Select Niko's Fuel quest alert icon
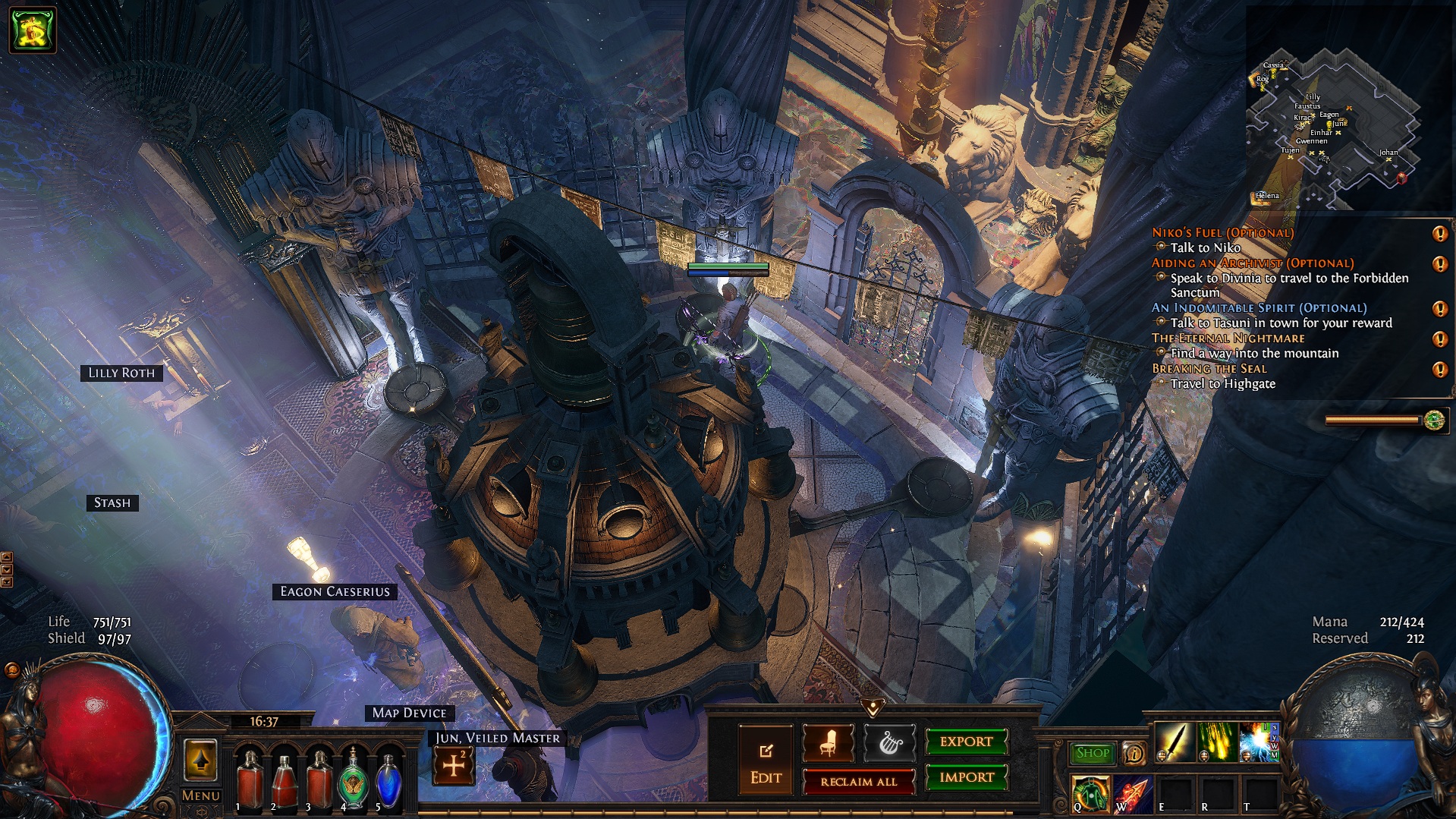Image resolution: width=1456 pixels, height=819 pixels. 1439,234
